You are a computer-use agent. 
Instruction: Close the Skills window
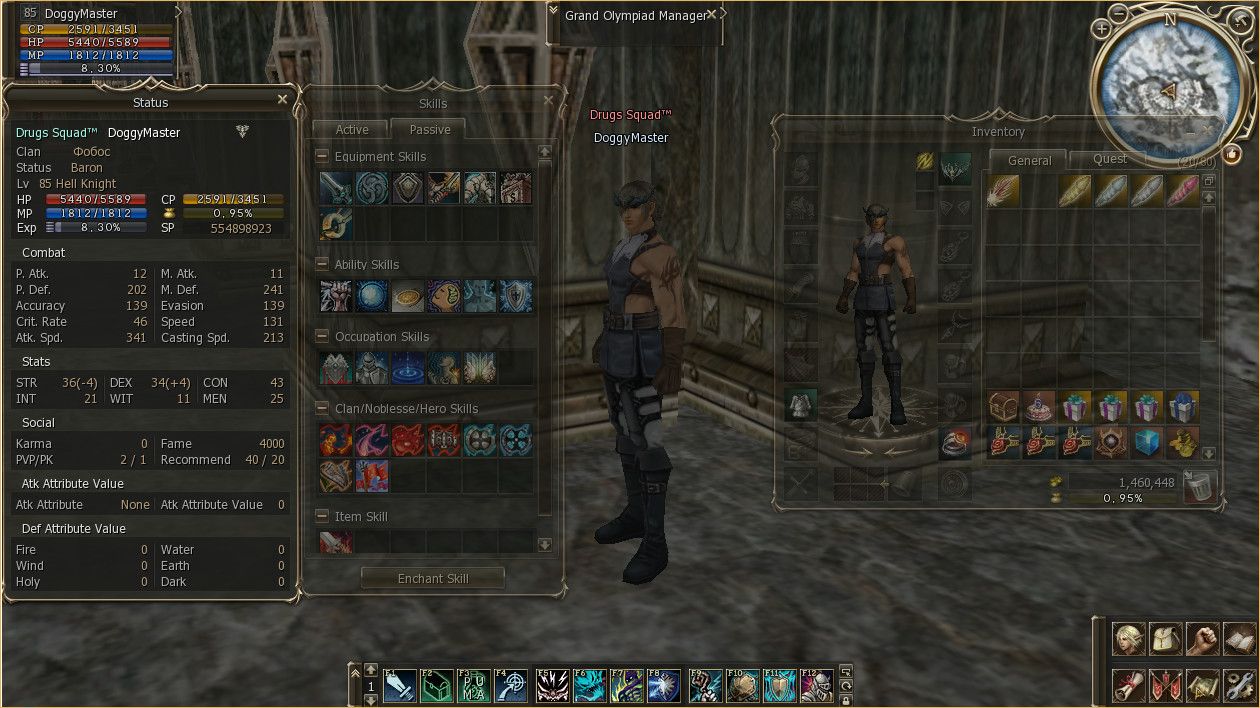click(x=548, y=101)
